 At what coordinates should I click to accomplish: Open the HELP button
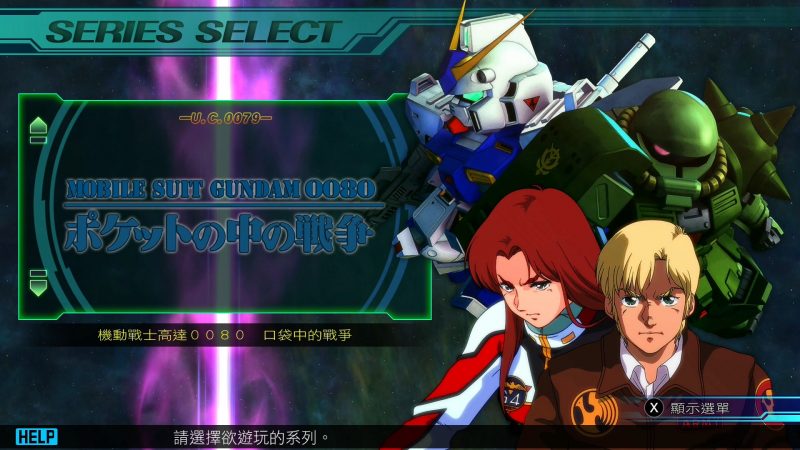[37, 437]
